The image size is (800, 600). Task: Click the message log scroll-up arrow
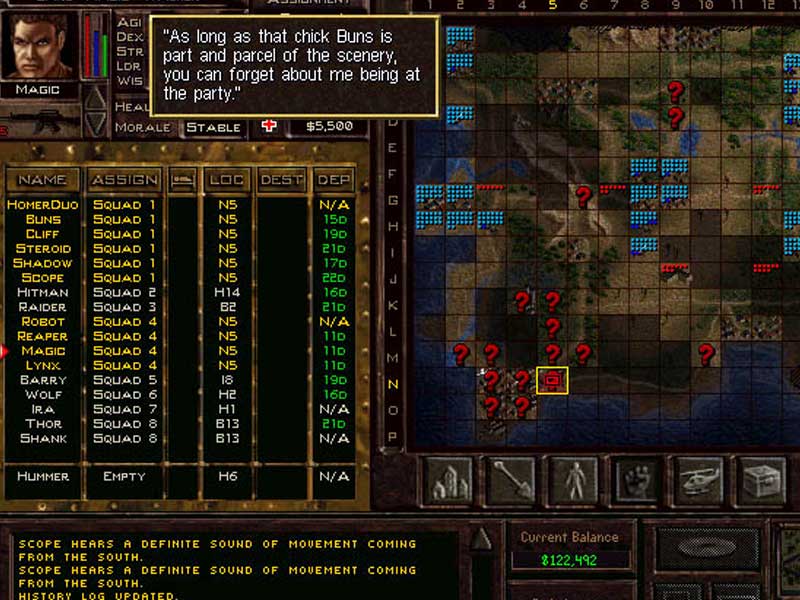click(482, 539)
